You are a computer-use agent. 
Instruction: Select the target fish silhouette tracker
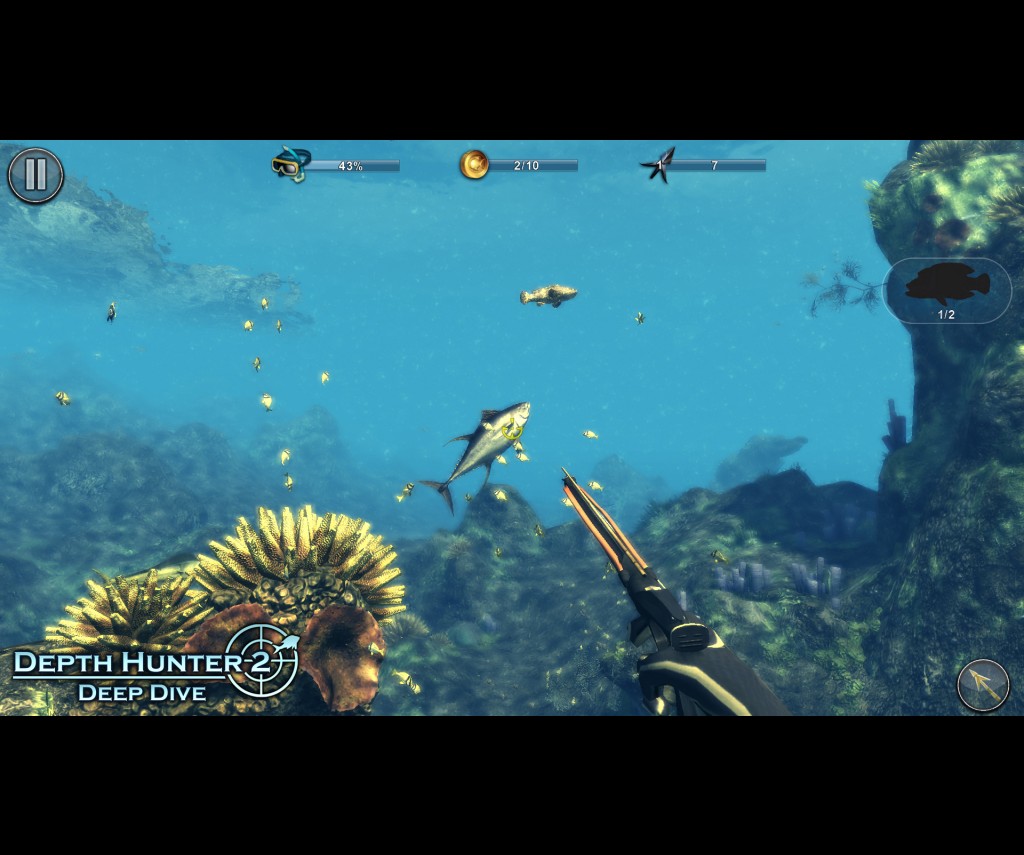tap(947, 290)
